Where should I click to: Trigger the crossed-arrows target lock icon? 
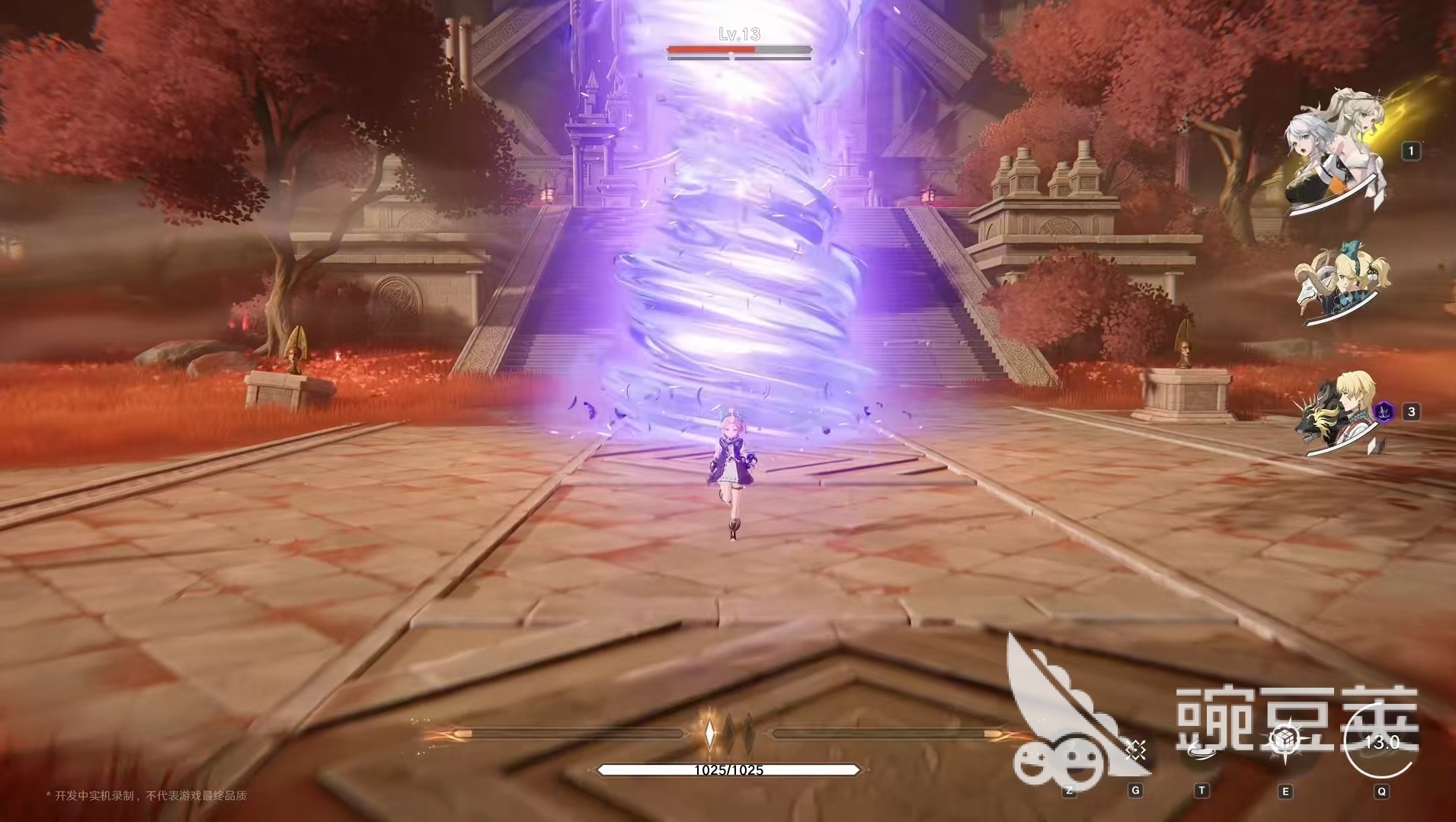pos(1135,749)
